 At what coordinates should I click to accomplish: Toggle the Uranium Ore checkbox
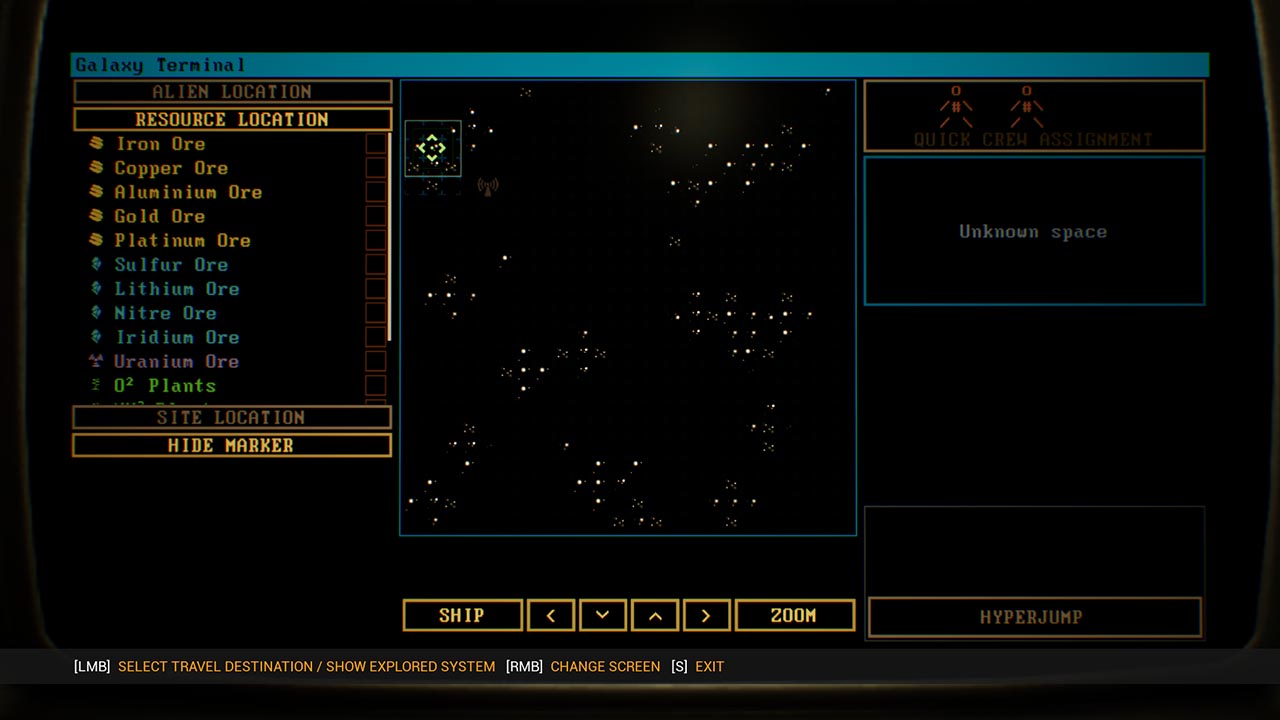375,361
